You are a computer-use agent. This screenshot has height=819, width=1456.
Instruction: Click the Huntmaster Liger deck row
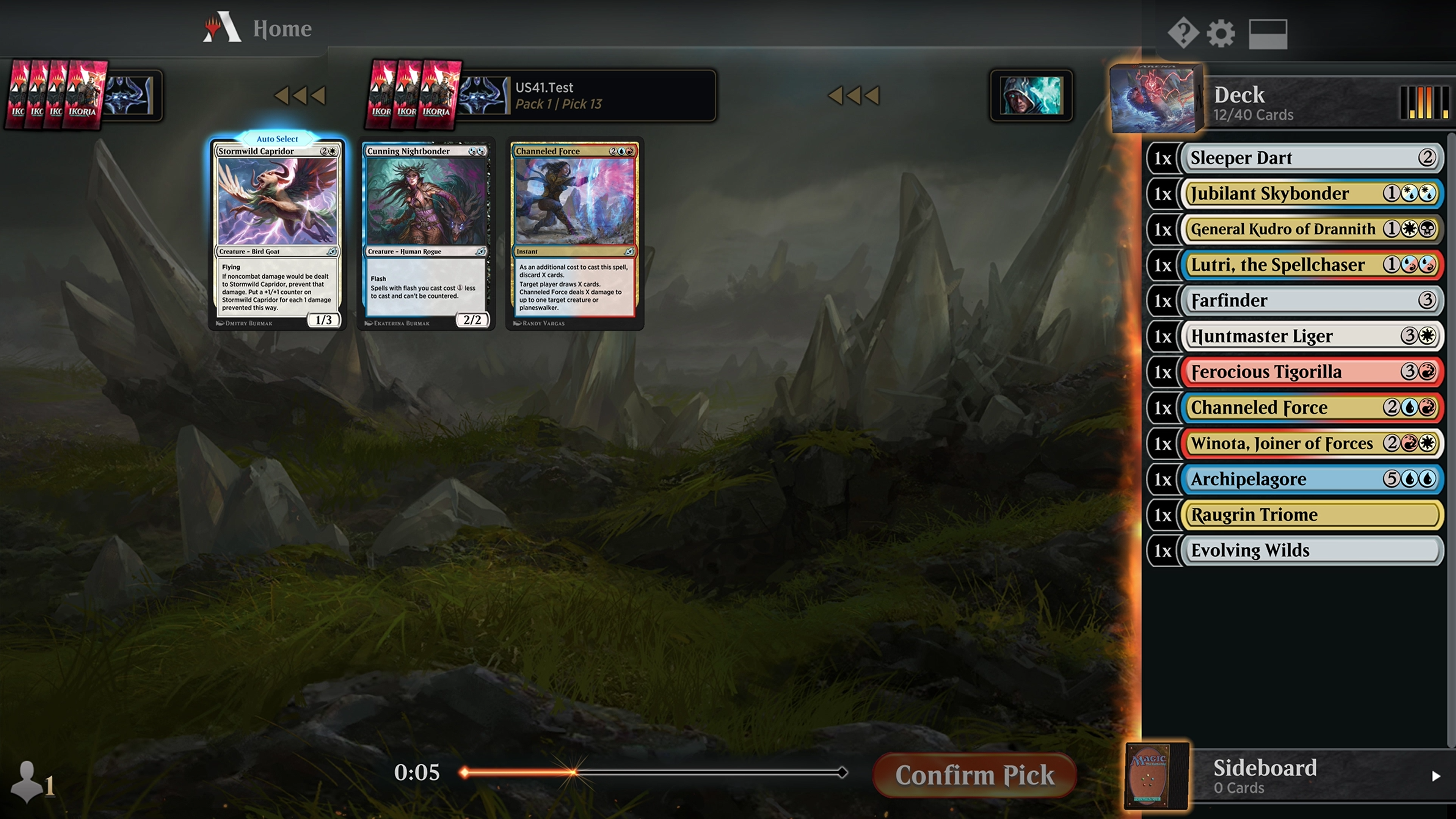click(1311, 336)
